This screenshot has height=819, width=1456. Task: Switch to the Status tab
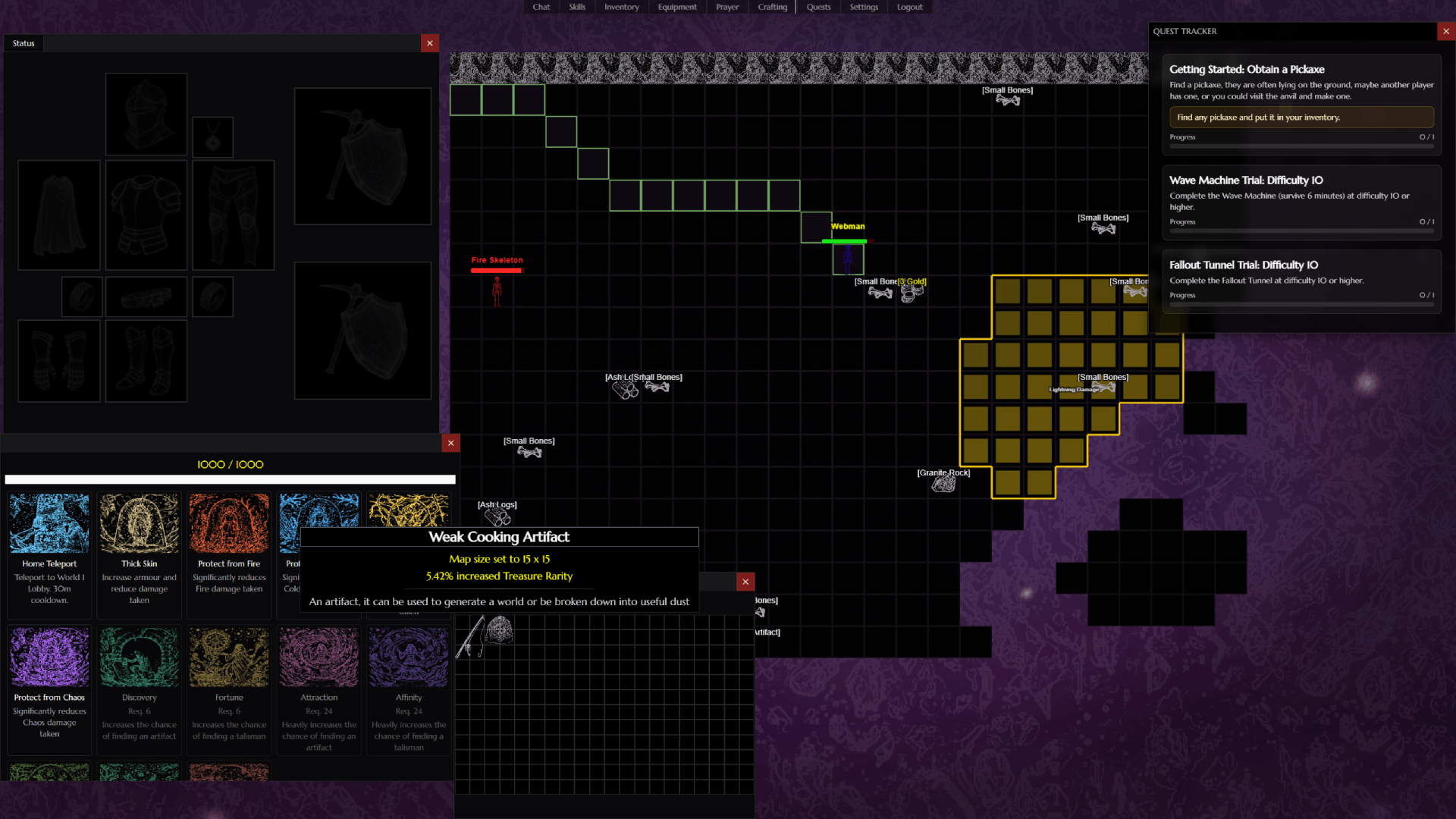coord(23,43)
